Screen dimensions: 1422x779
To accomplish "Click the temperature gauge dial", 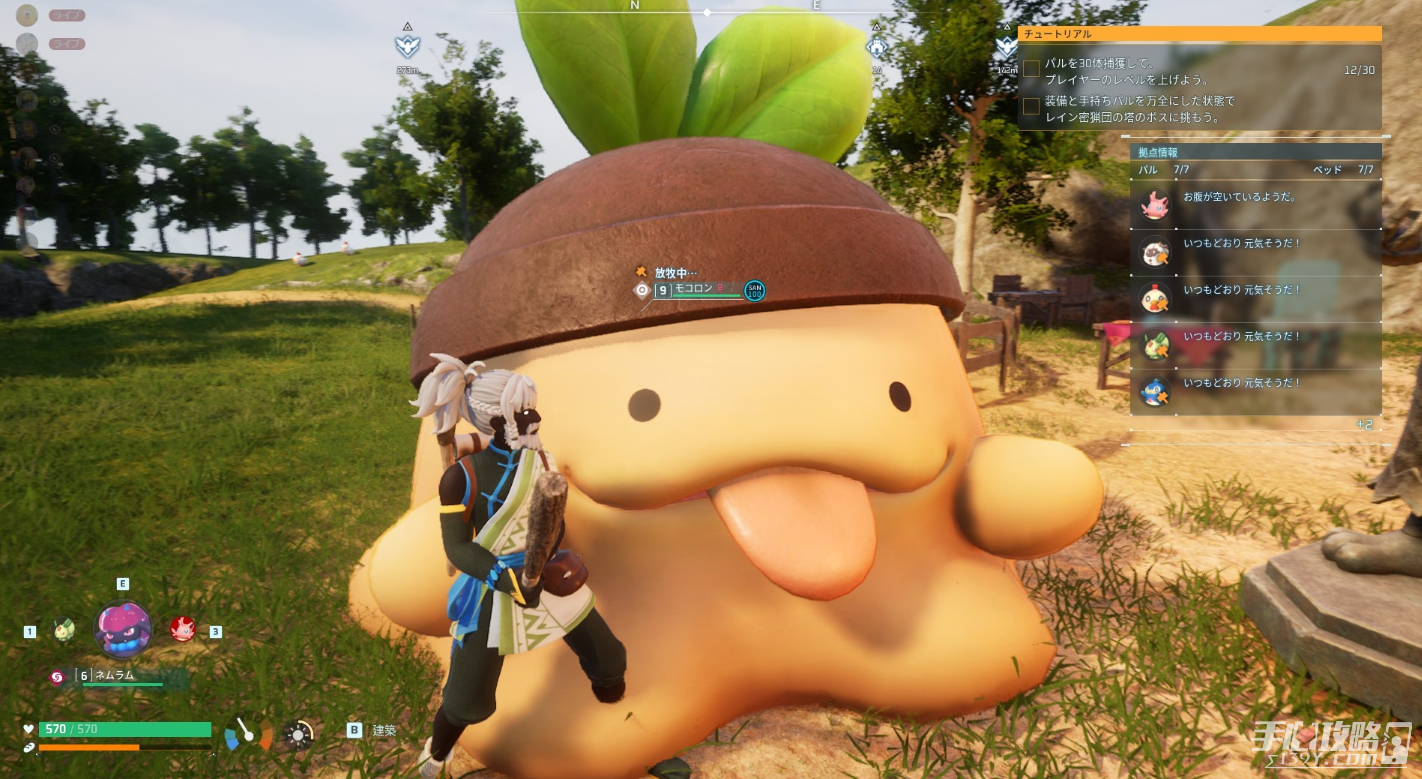I will [249, 735].
